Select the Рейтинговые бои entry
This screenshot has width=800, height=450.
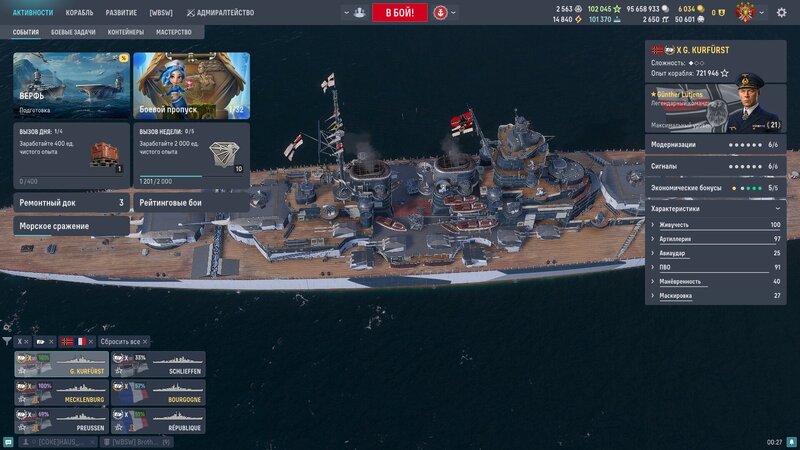click(x=191, y=202)
